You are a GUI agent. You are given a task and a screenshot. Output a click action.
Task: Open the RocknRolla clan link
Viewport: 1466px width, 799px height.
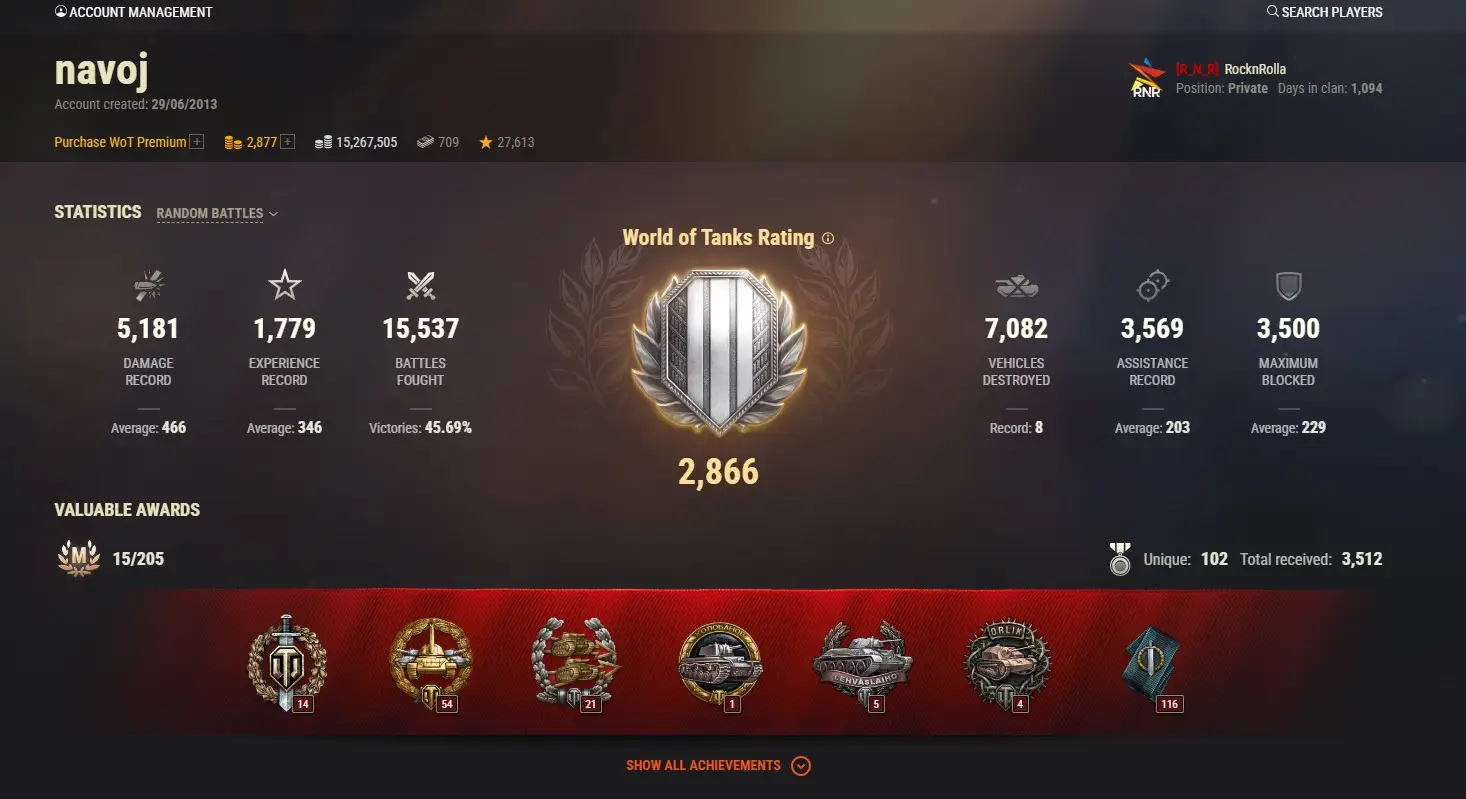[1254, 69]
